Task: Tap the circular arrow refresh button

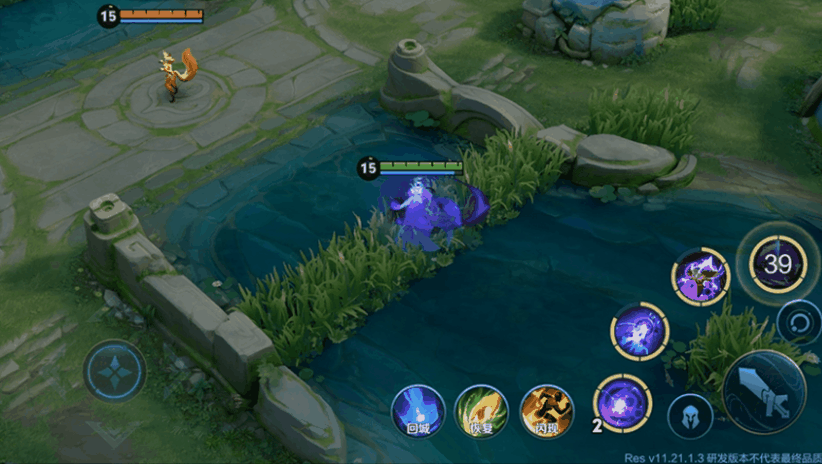Action: click(x=798, y=322)
